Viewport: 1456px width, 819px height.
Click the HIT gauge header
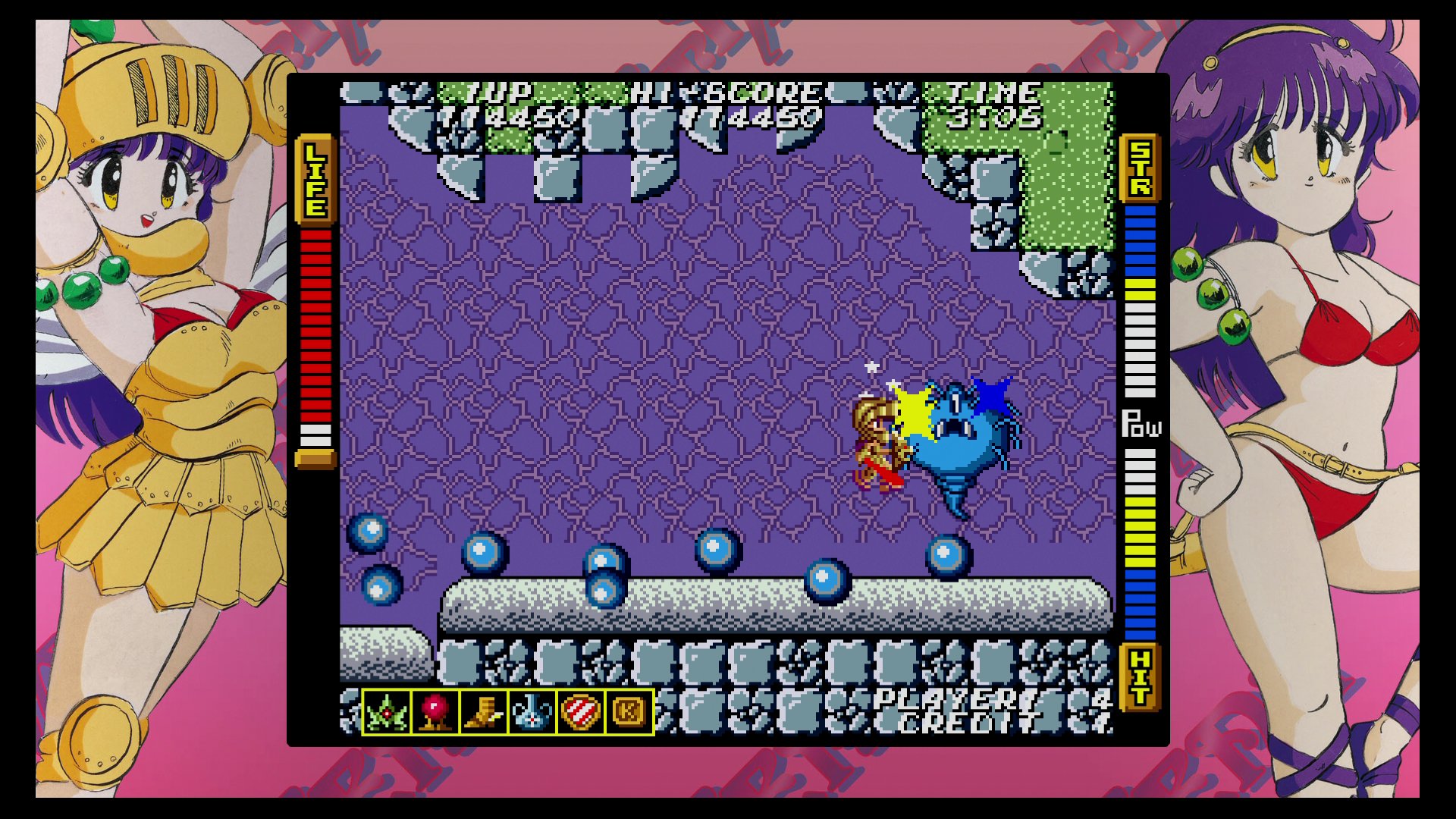[1139, 675]
